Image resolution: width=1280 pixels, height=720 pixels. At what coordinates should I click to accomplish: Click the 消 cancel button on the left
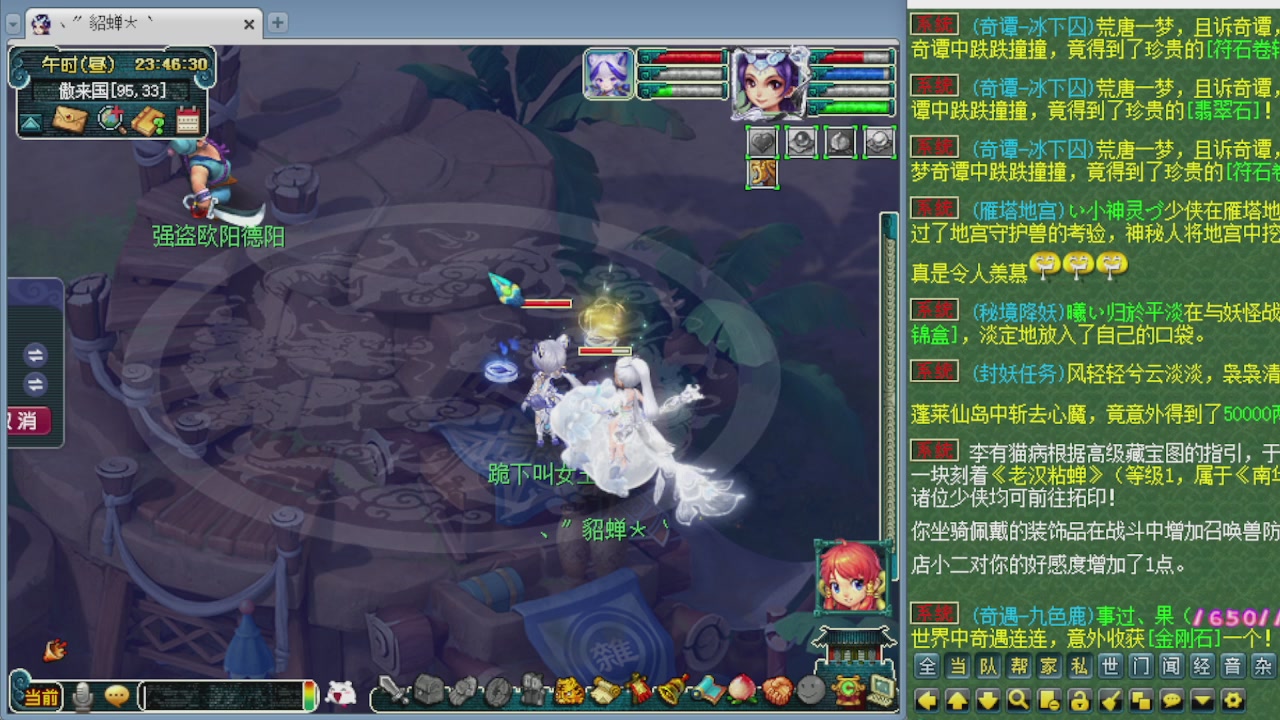pyautogui.click(x=26, y=420)
